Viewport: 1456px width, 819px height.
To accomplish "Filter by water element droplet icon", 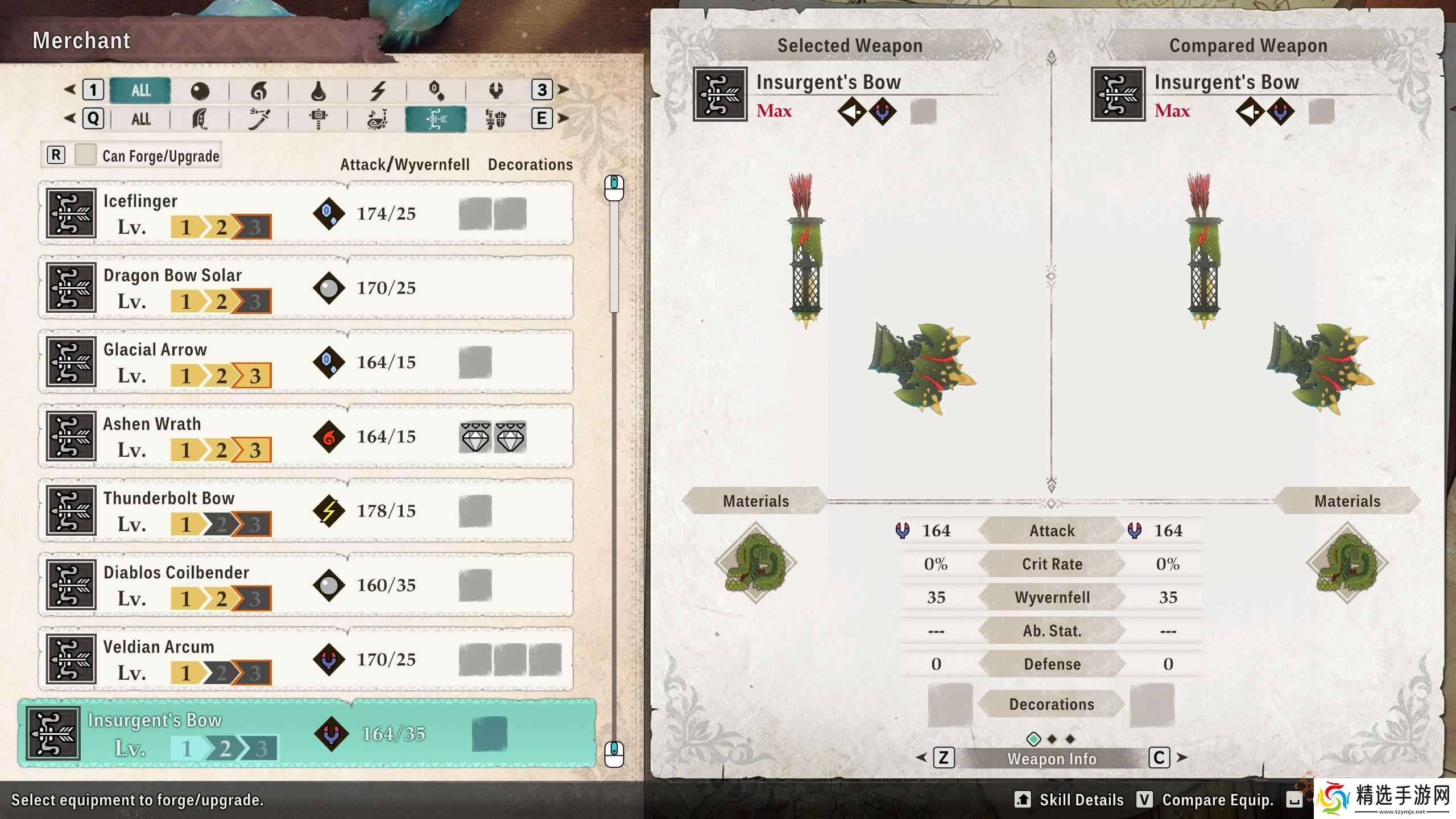I will tap(318, 90).
